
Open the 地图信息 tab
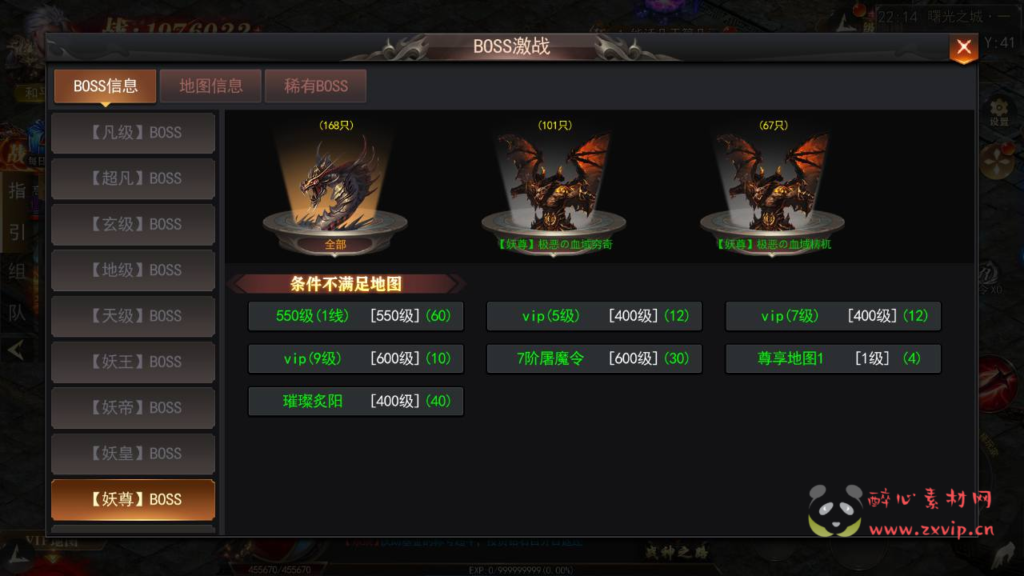[x=211, y=86]
